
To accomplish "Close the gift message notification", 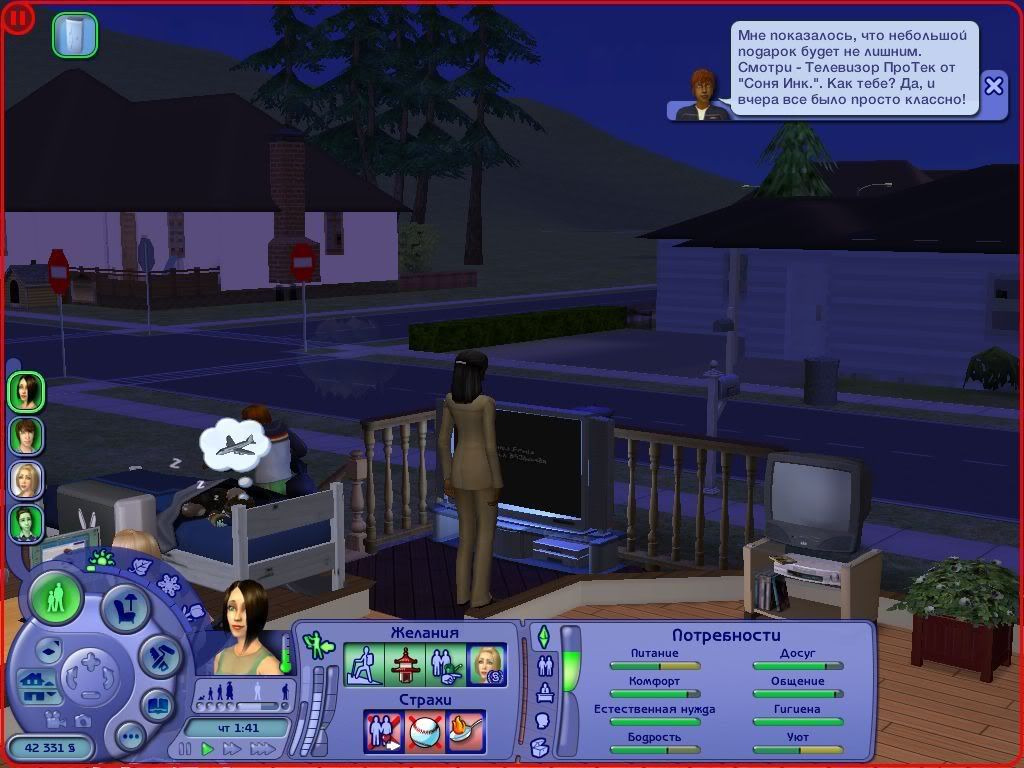I will (993, 86).
